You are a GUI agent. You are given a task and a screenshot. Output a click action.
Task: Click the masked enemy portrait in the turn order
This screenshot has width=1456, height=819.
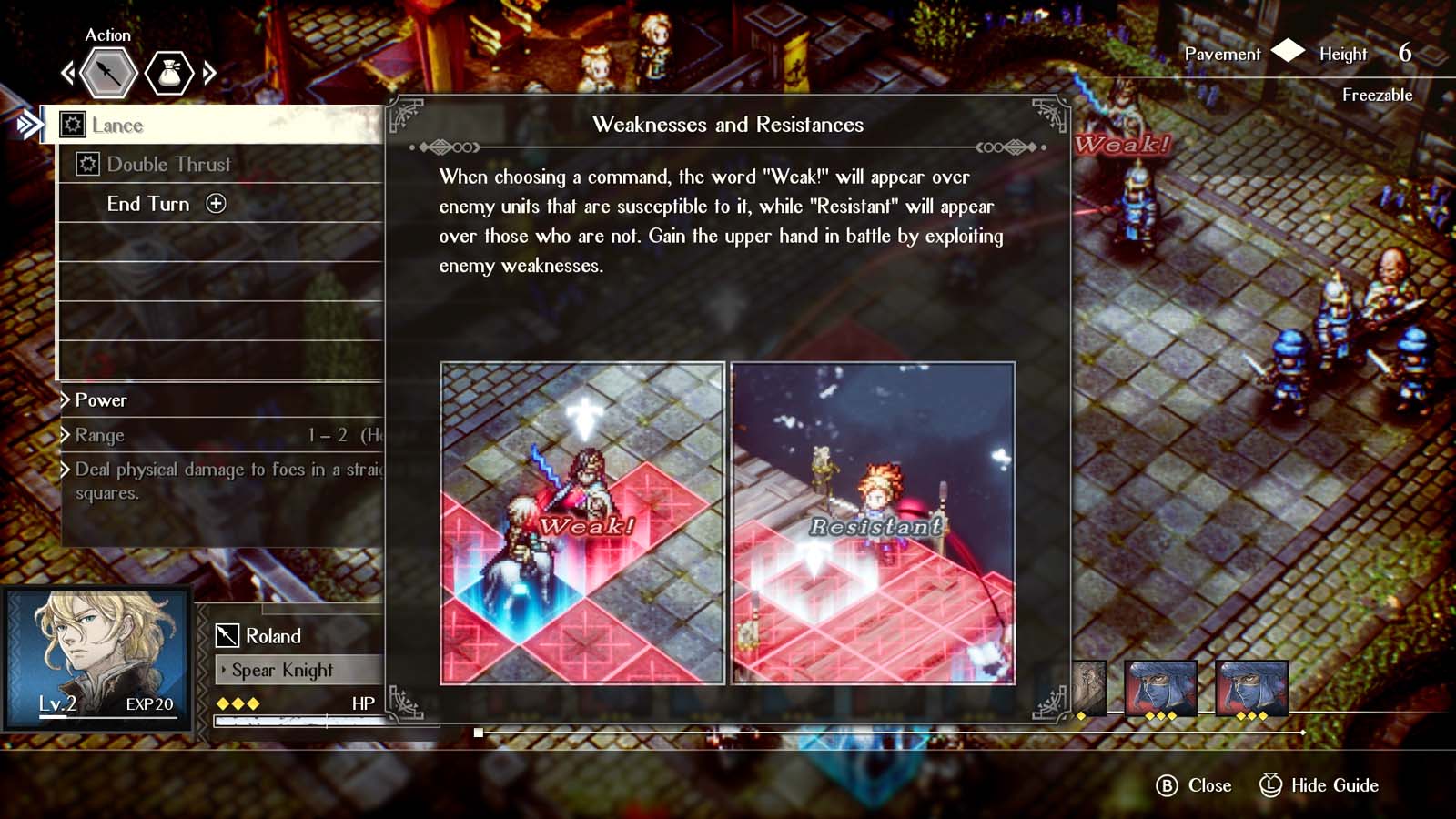click(x=1162, y=689)
